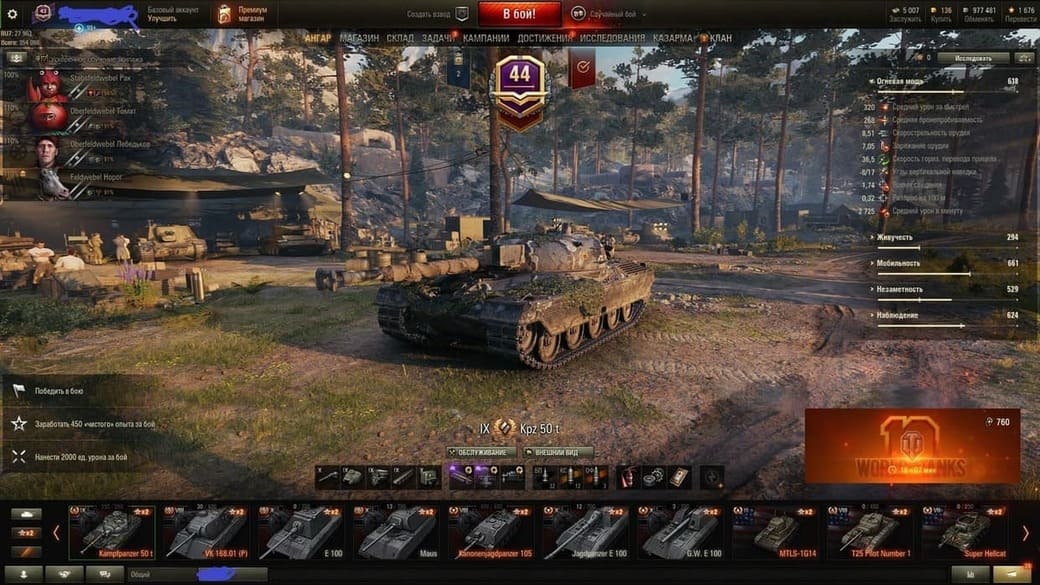Image resolution: width=1040 pixels, height=585 pixels.
Task: Click the Обслуживание button
Action: (481, 452)
